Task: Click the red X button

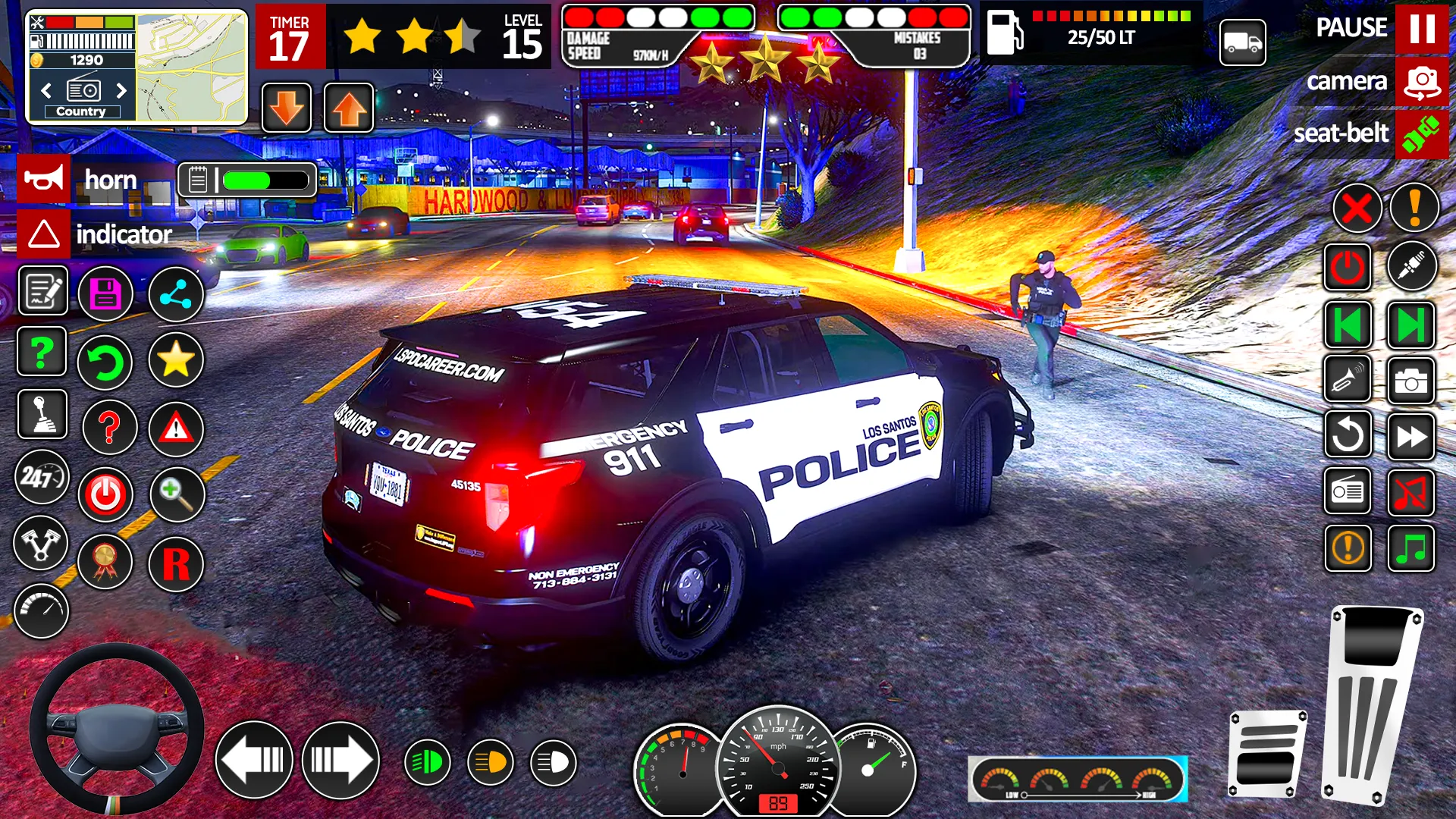Action: click(1357, 208)
